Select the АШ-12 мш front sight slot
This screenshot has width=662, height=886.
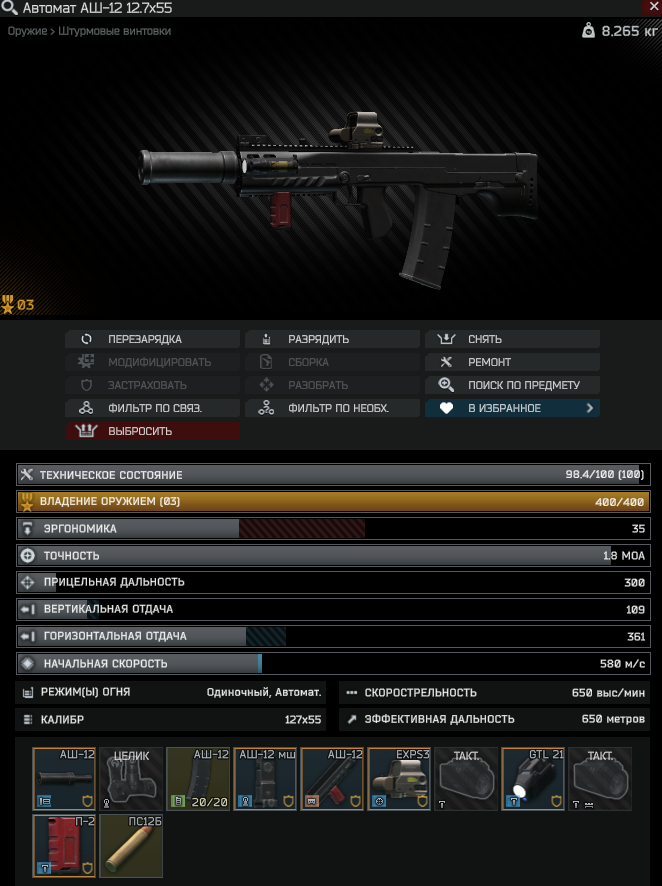(265, 779)
